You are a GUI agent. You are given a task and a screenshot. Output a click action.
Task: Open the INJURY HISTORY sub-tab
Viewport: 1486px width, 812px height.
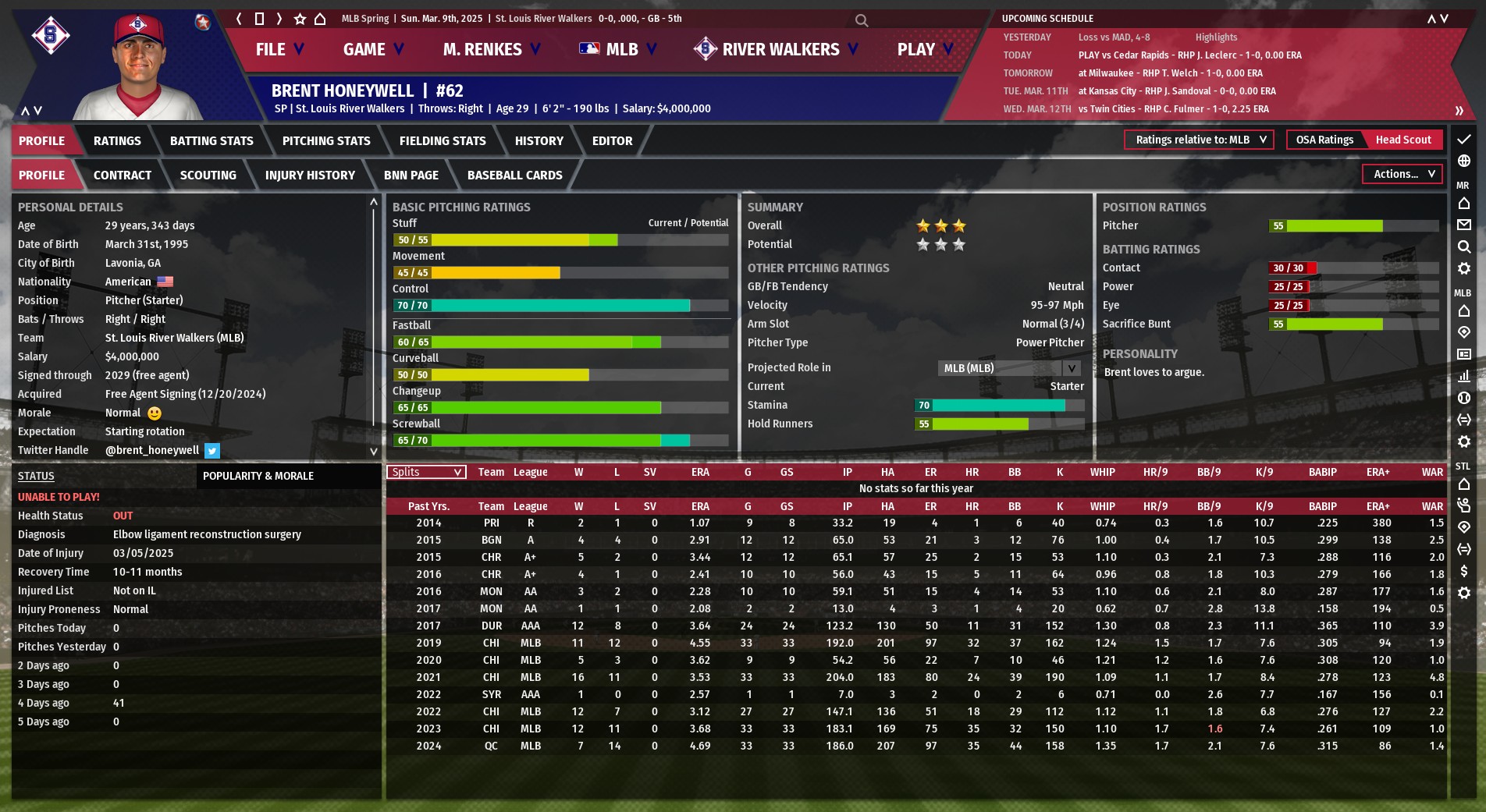310,176
